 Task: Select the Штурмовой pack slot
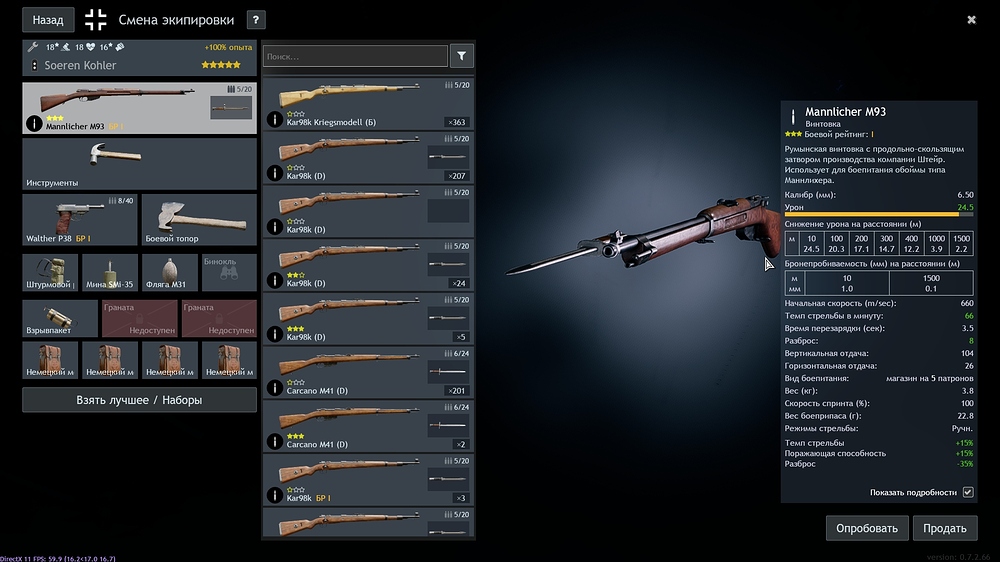click(x=50, y=272)
